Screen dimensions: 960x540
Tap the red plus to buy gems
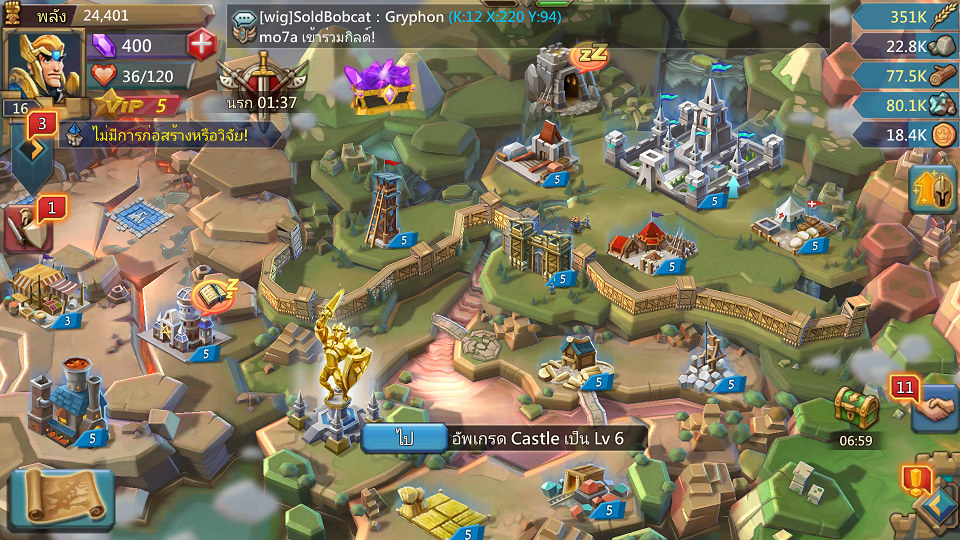[201, 45]
